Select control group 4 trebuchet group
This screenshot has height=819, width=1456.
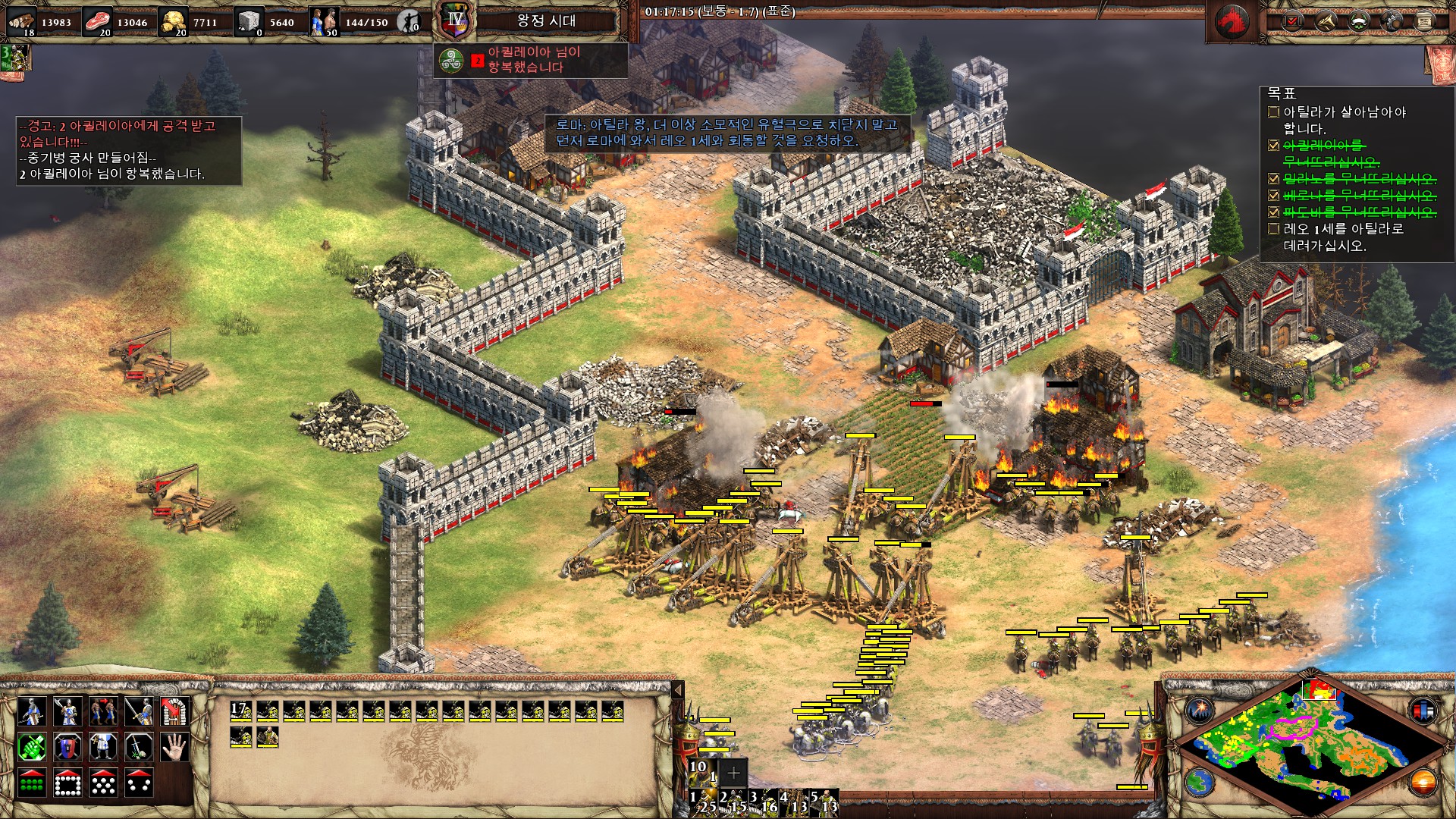tap(794, 802)
